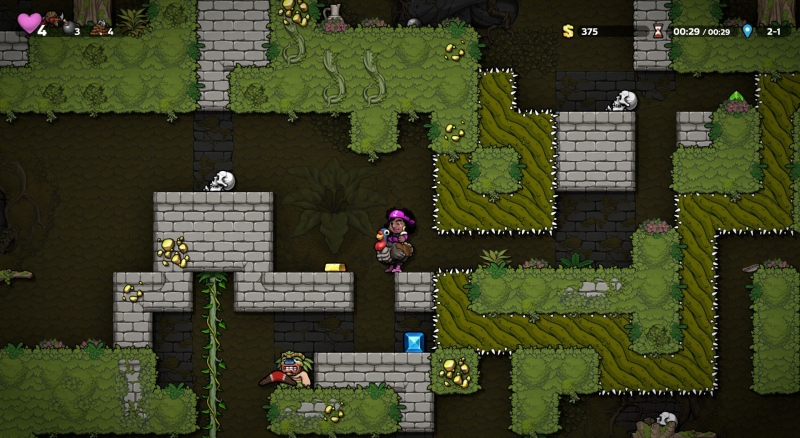Click the gold dollar money icon
The image size is (800, 438).
point(568,31)
